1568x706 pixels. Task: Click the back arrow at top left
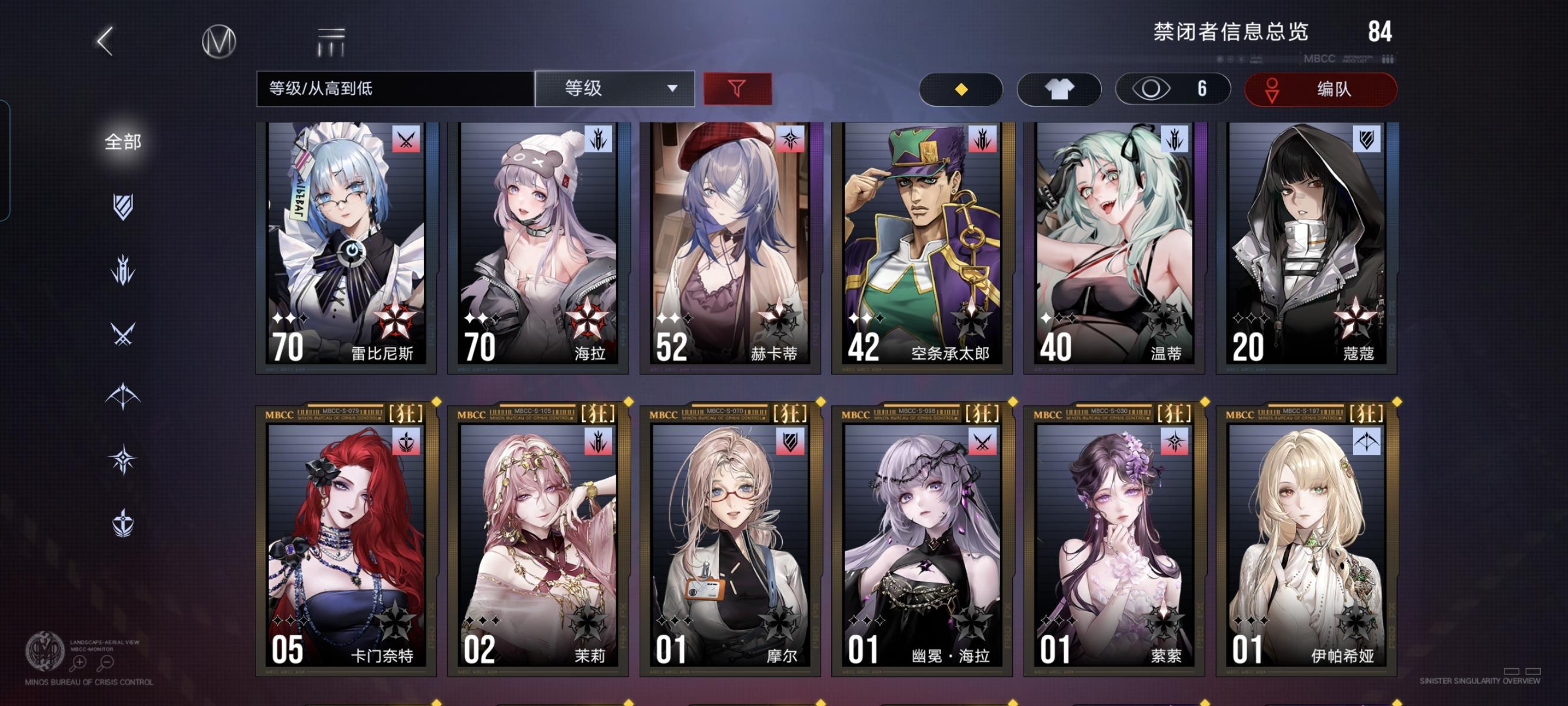click(x=104, y=40)
